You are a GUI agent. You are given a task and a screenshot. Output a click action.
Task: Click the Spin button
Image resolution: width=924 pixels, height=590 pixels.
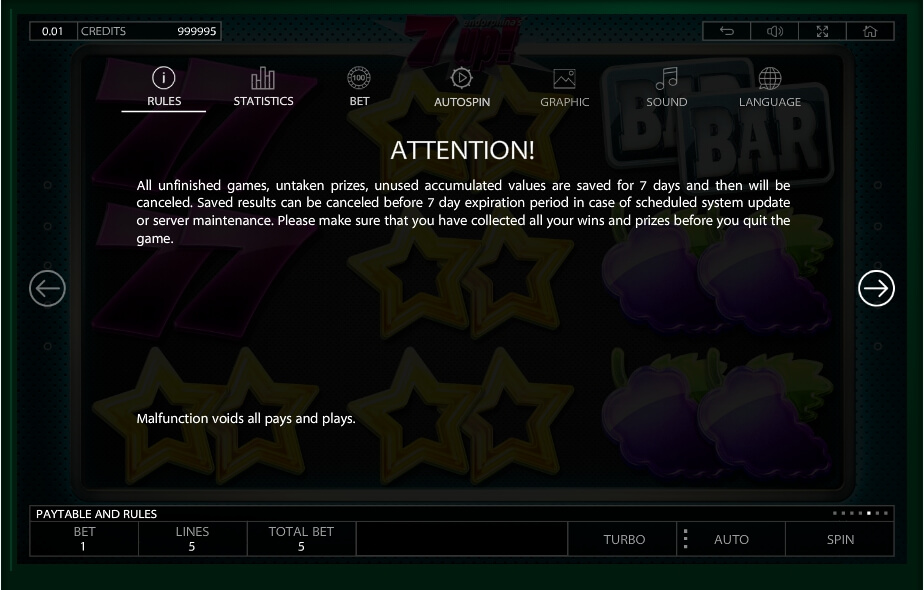click(x=840, y=539)
